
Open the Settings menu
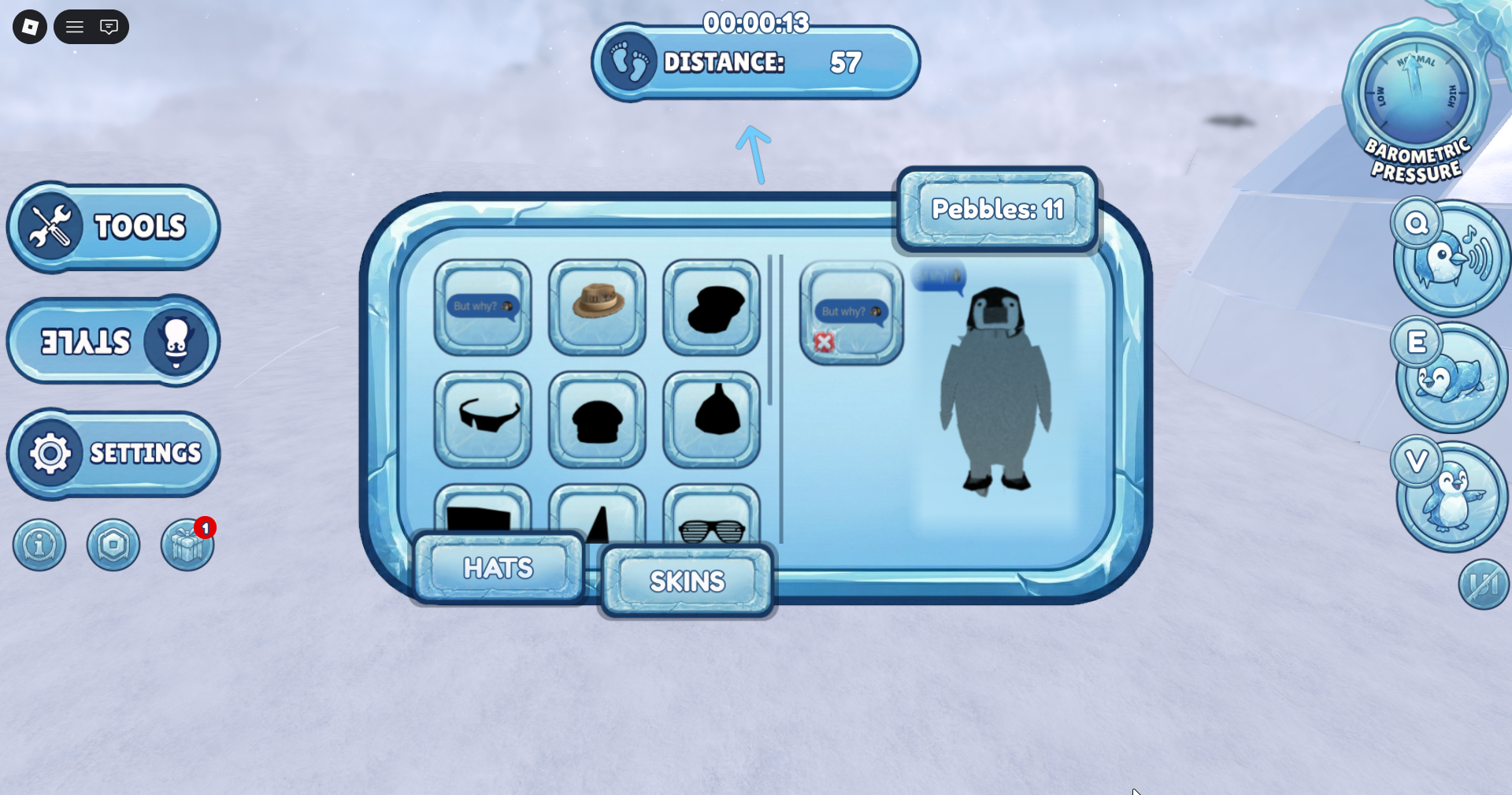click(x=113, y=453)
